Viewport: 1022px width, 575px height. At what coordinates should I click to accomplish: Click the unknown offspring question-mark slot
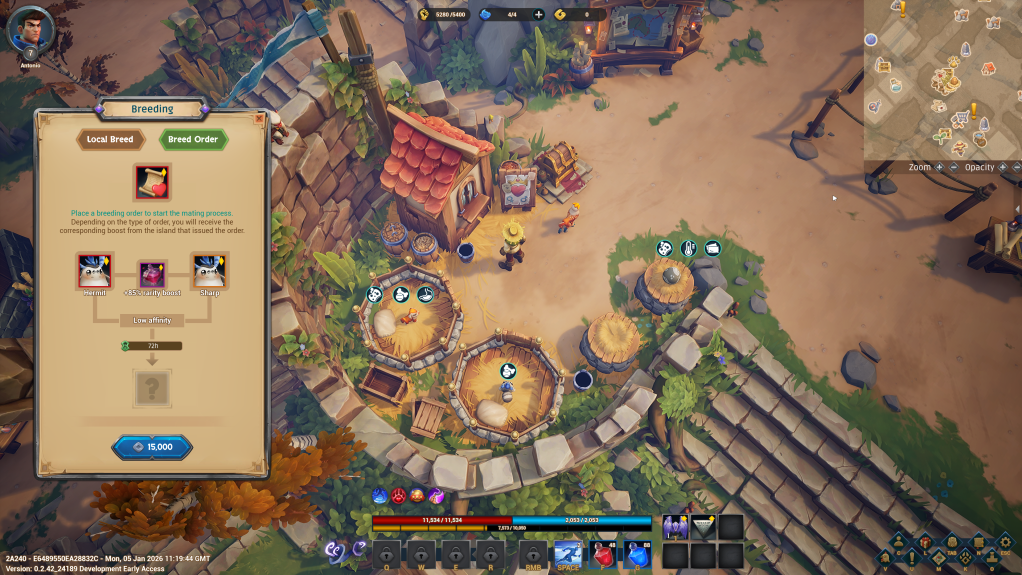pos(152,388)
